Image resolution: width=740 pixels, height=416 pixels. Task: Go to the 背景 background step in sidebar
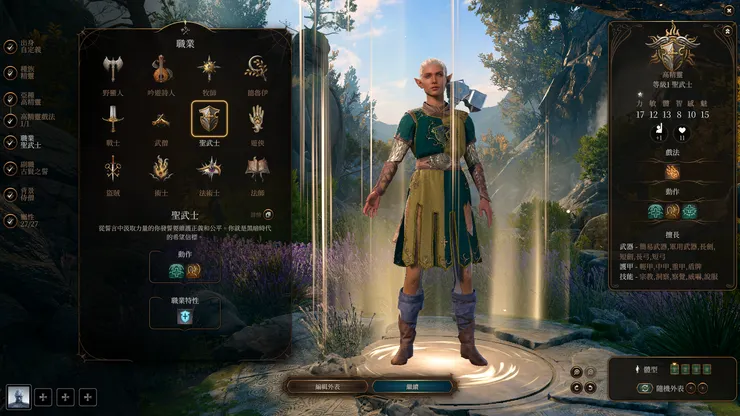click(x=27, y=193)
